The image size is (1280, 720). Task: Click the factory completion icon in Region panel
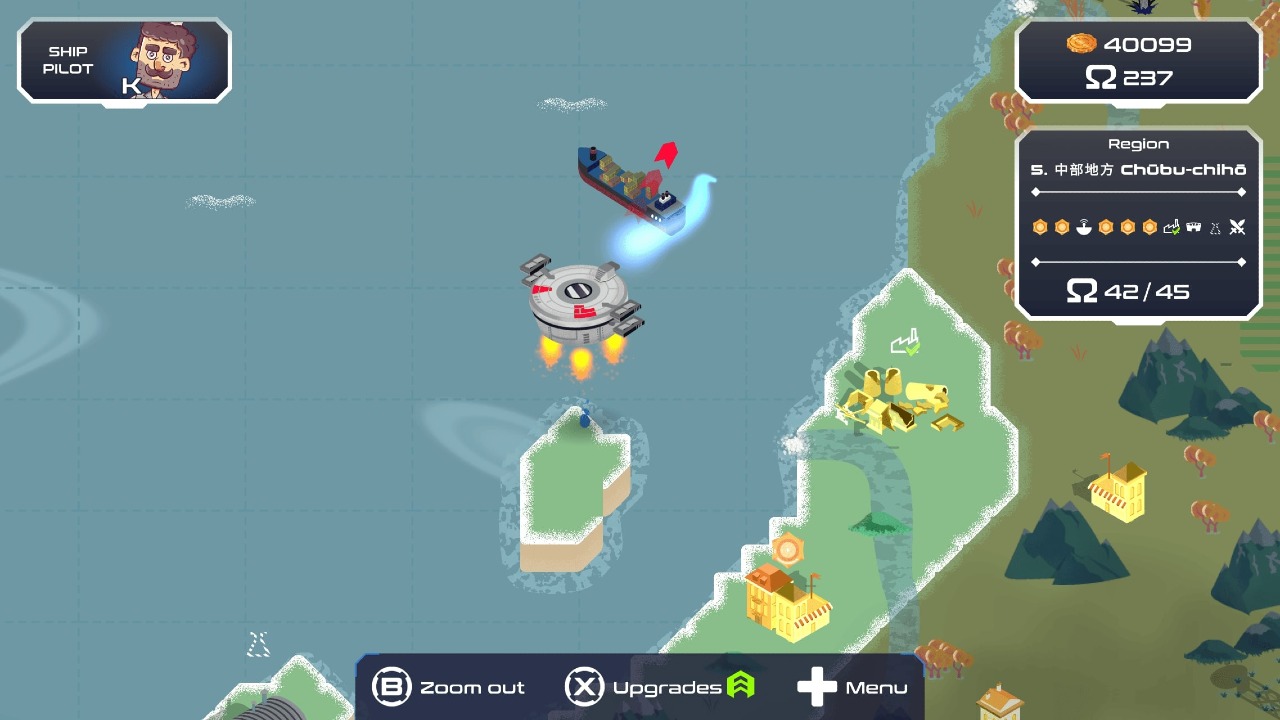point(1171,226)
